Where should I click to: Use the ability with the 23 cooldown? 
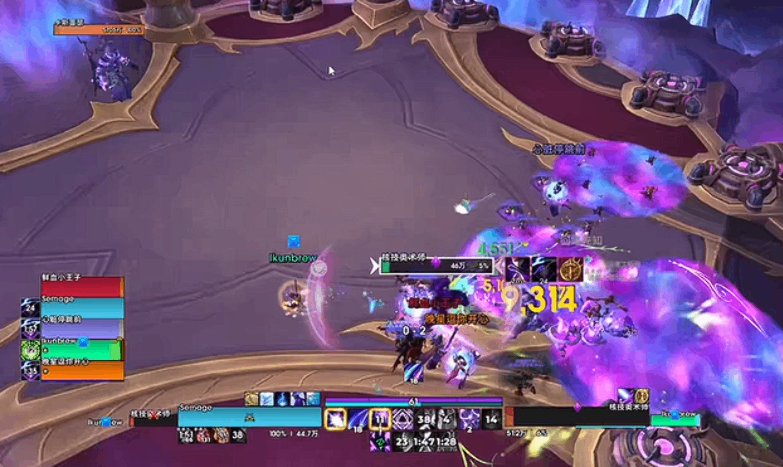[x=402, y=440]
